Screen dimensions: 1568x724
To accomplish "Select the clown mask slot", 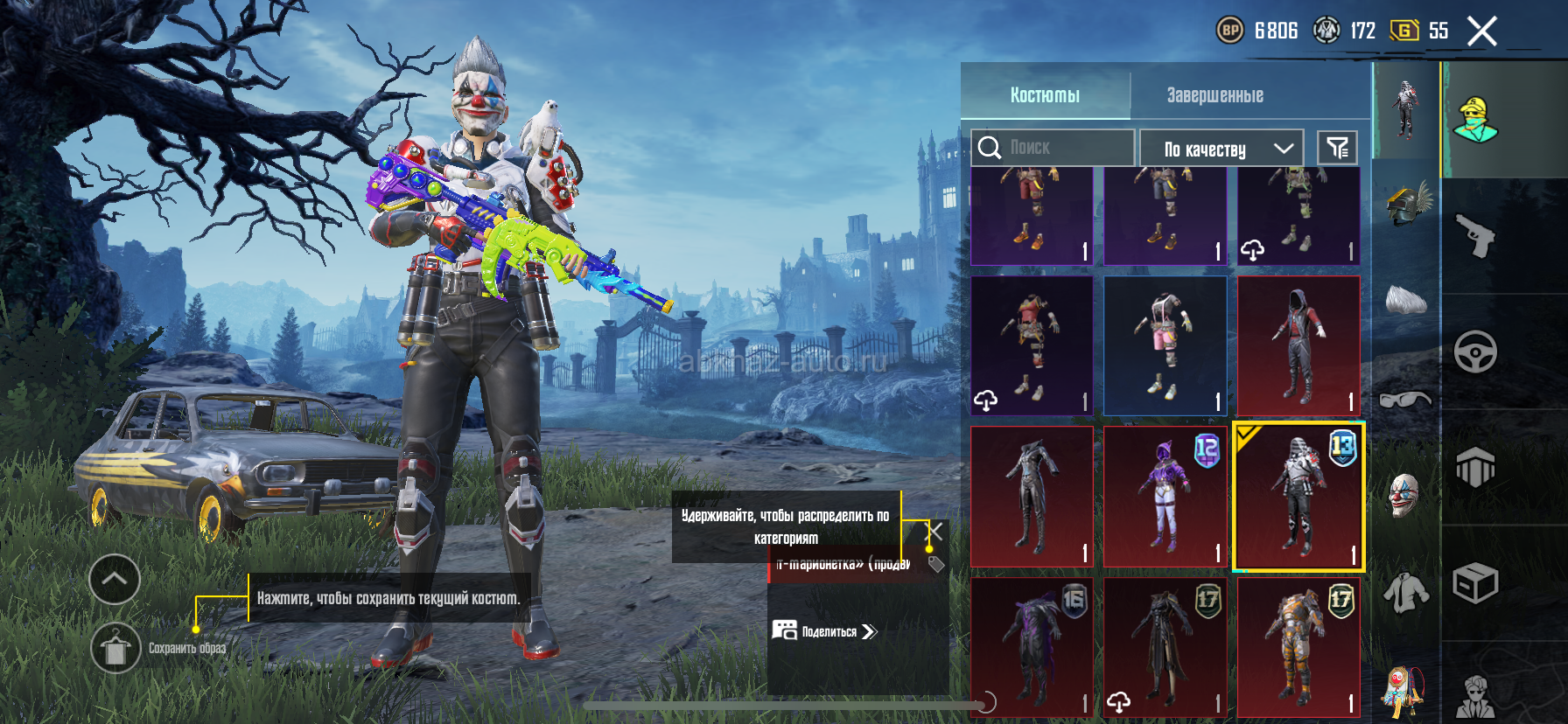I will (1403, 495).
